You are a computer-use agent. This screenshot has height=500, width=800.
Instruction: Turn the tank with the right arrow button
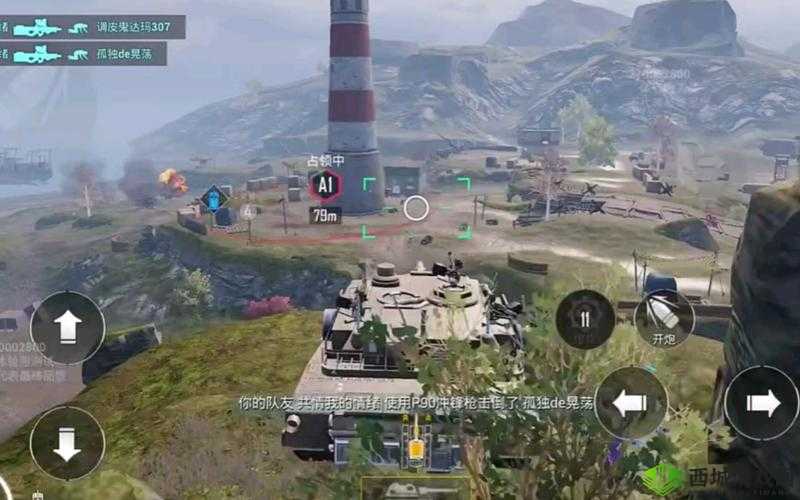[x=762, y=403]
